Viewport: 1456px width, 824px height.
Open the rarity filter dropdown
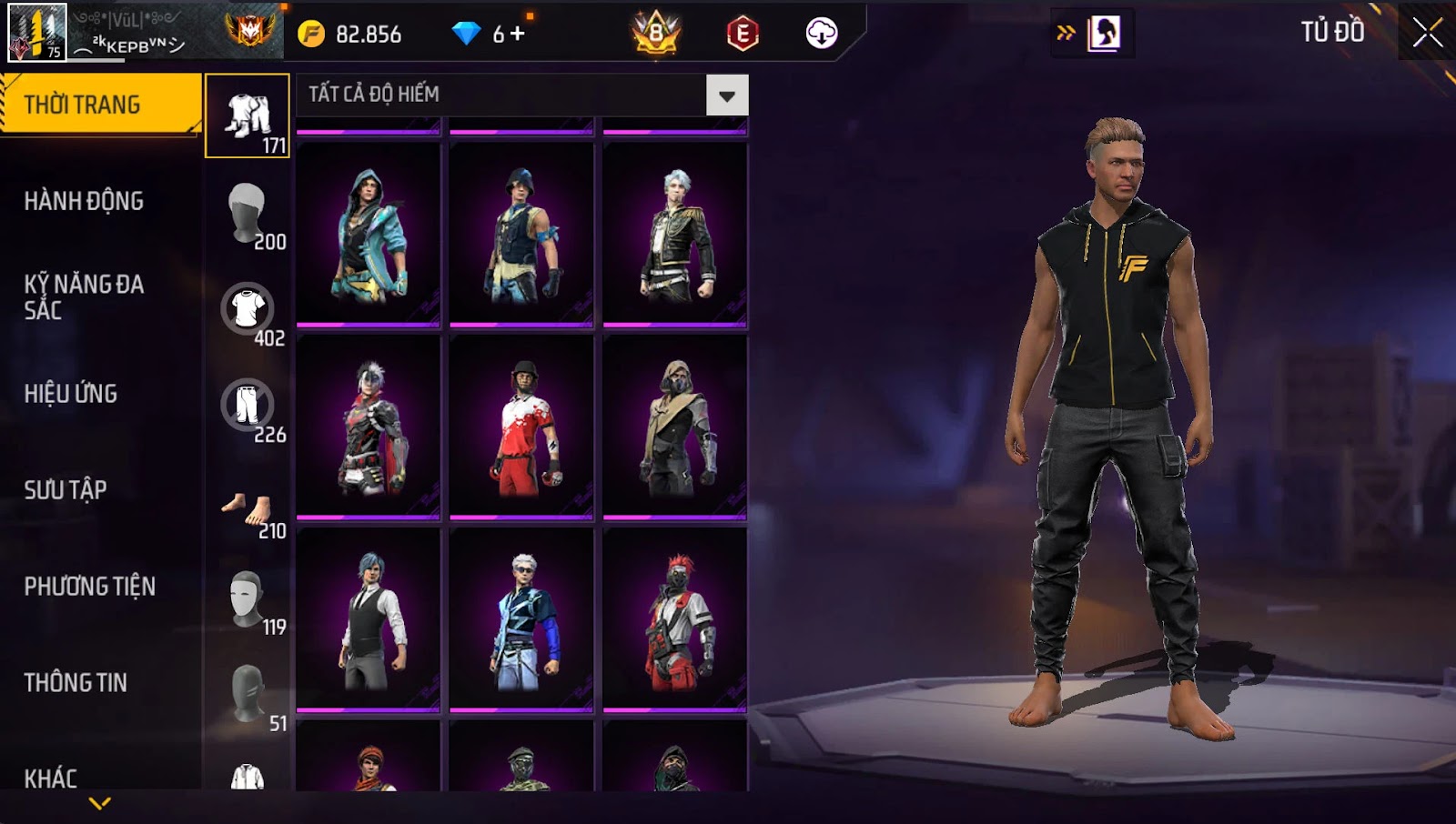click(726, 95)
